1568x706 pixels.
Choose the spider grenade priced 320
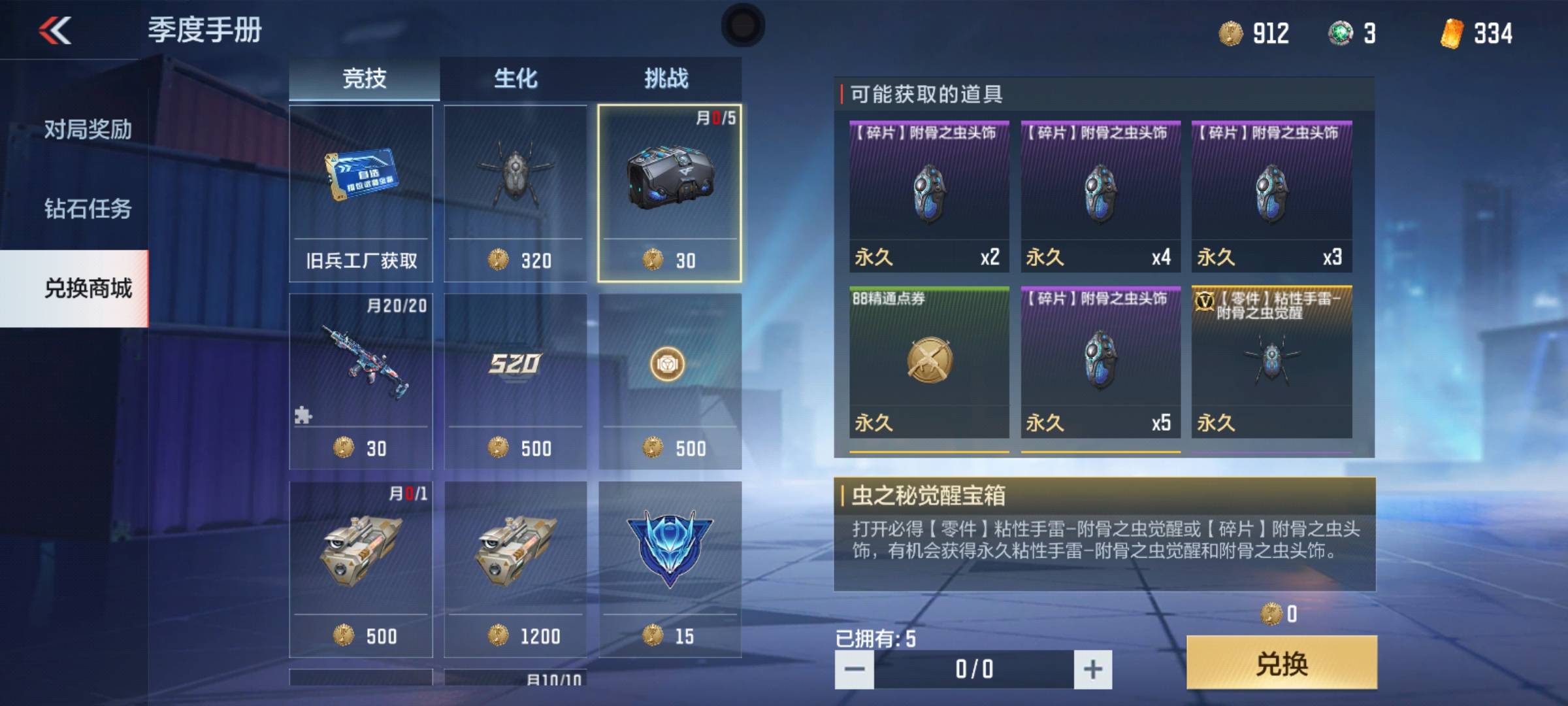click(515, 193)
